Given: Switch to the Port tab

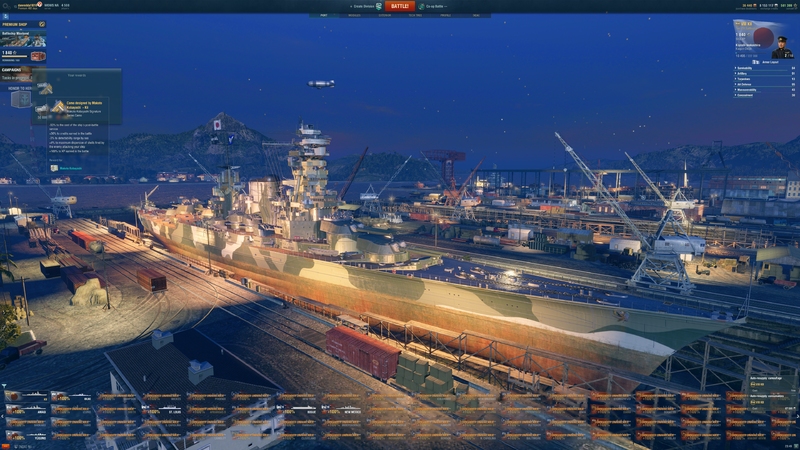Looking at the screenshot, I should tap(324, 16).
